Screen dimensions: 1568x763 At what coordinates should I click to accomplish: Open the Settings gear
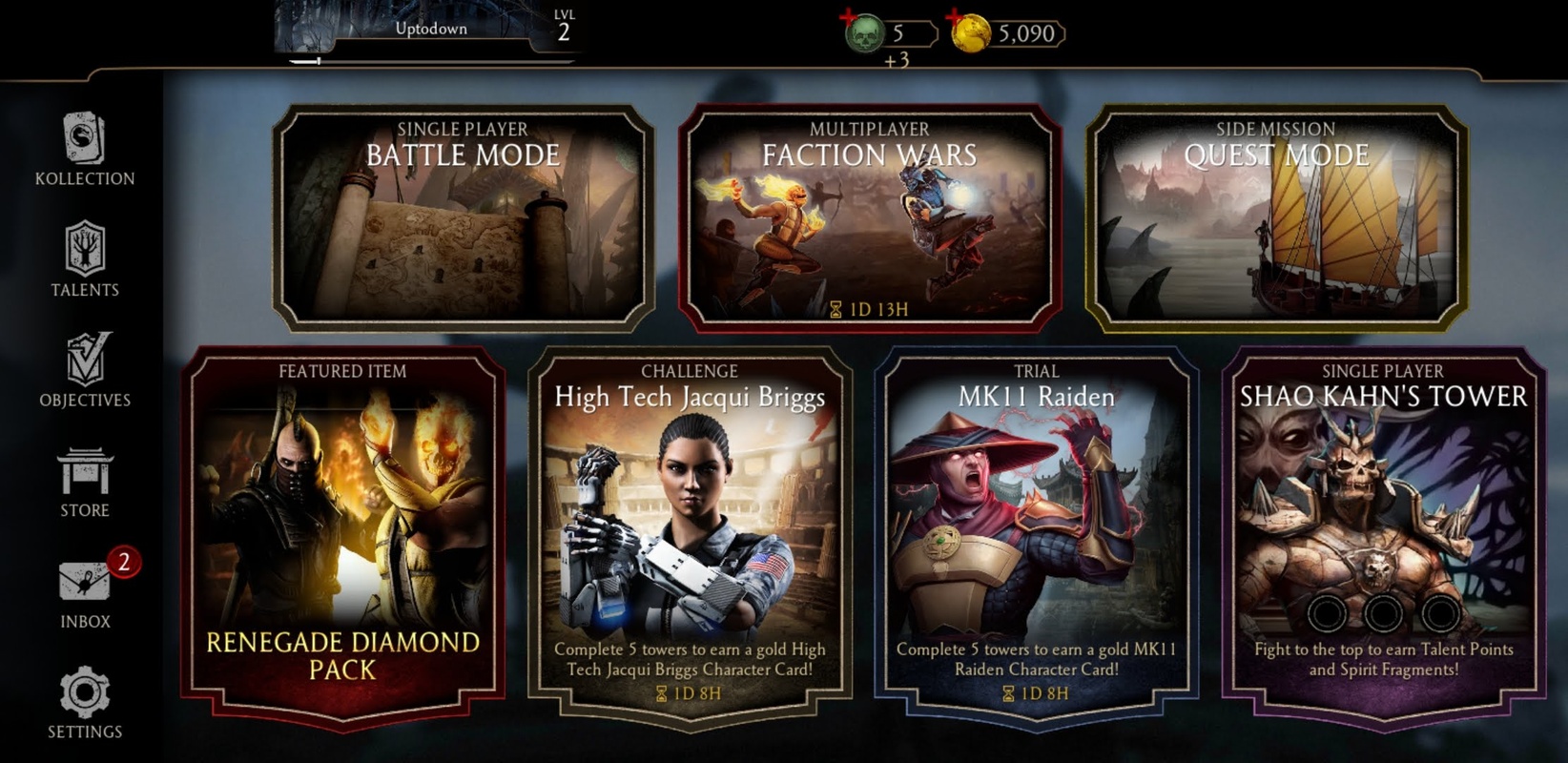(x=85, y=703)
